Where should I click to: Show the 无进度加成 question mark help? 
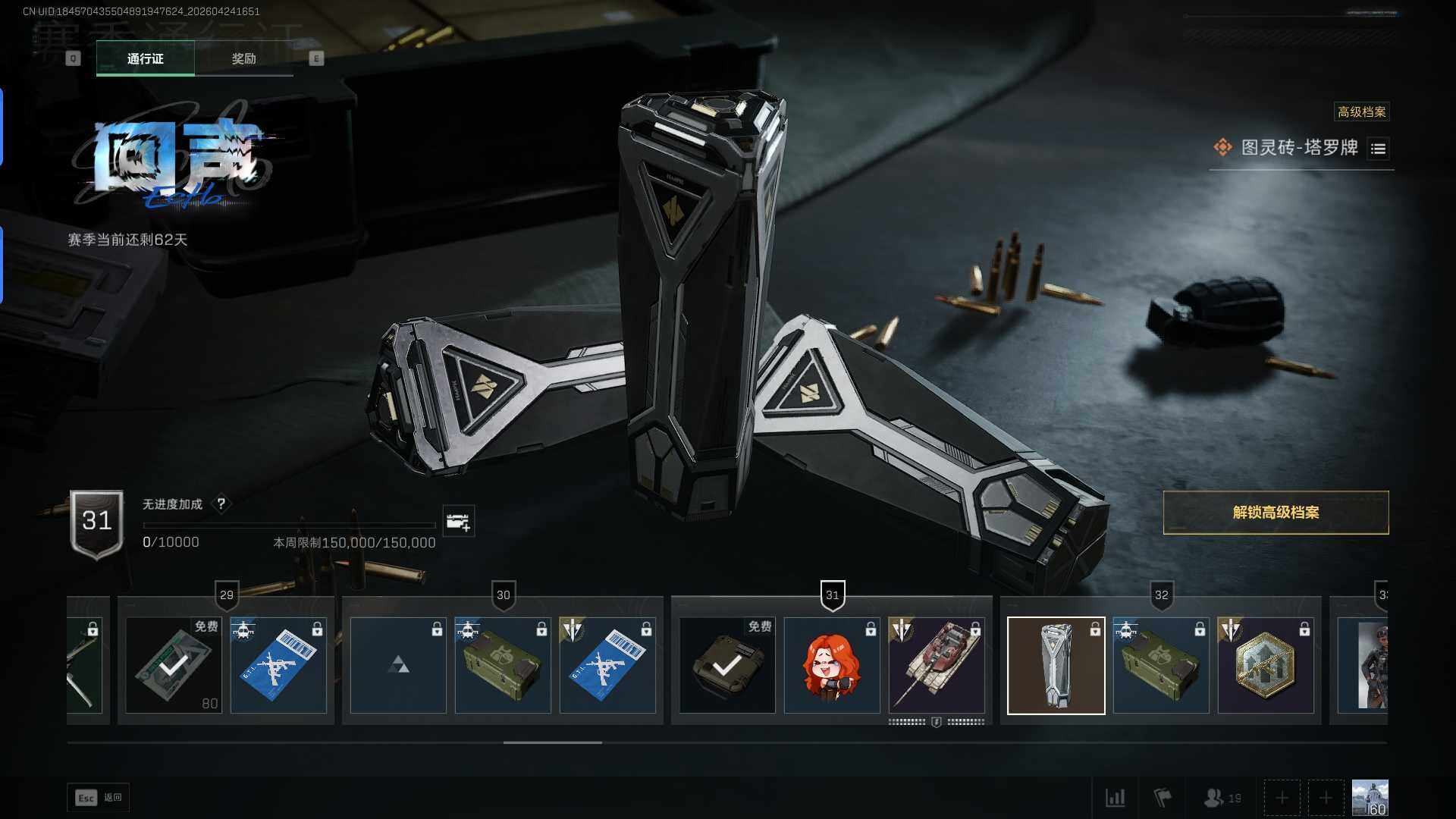tap(221, 504)
